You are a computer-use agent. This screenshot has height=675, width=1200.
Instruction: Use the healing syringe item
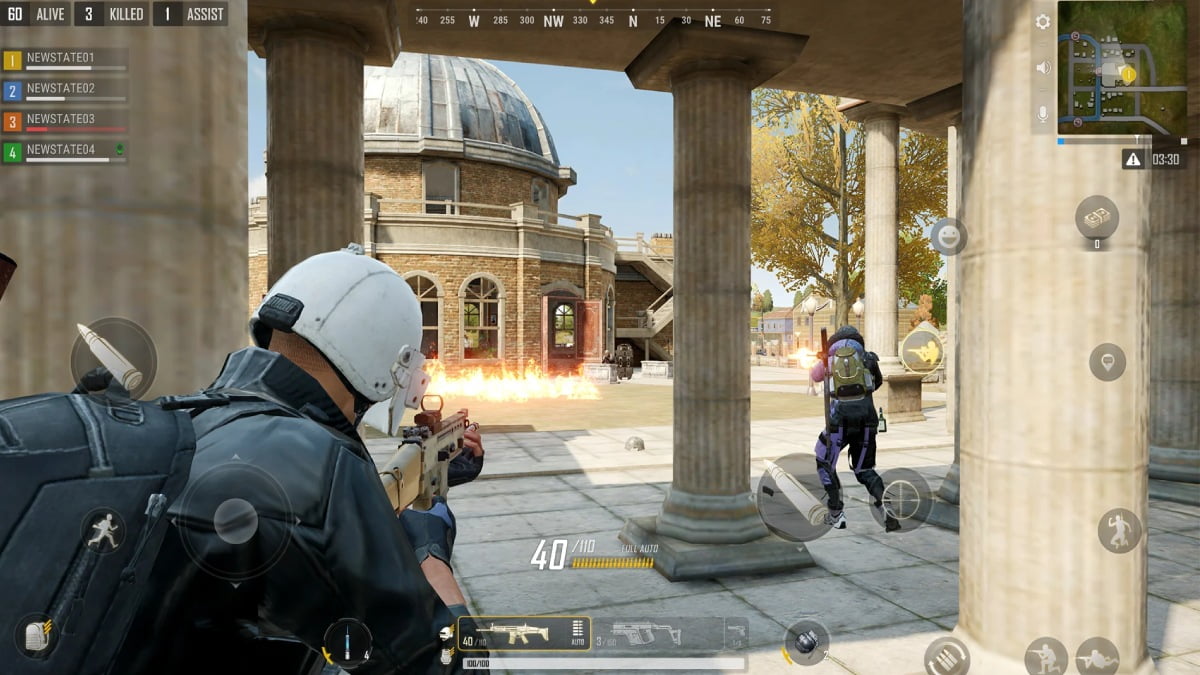click(348, 643)
